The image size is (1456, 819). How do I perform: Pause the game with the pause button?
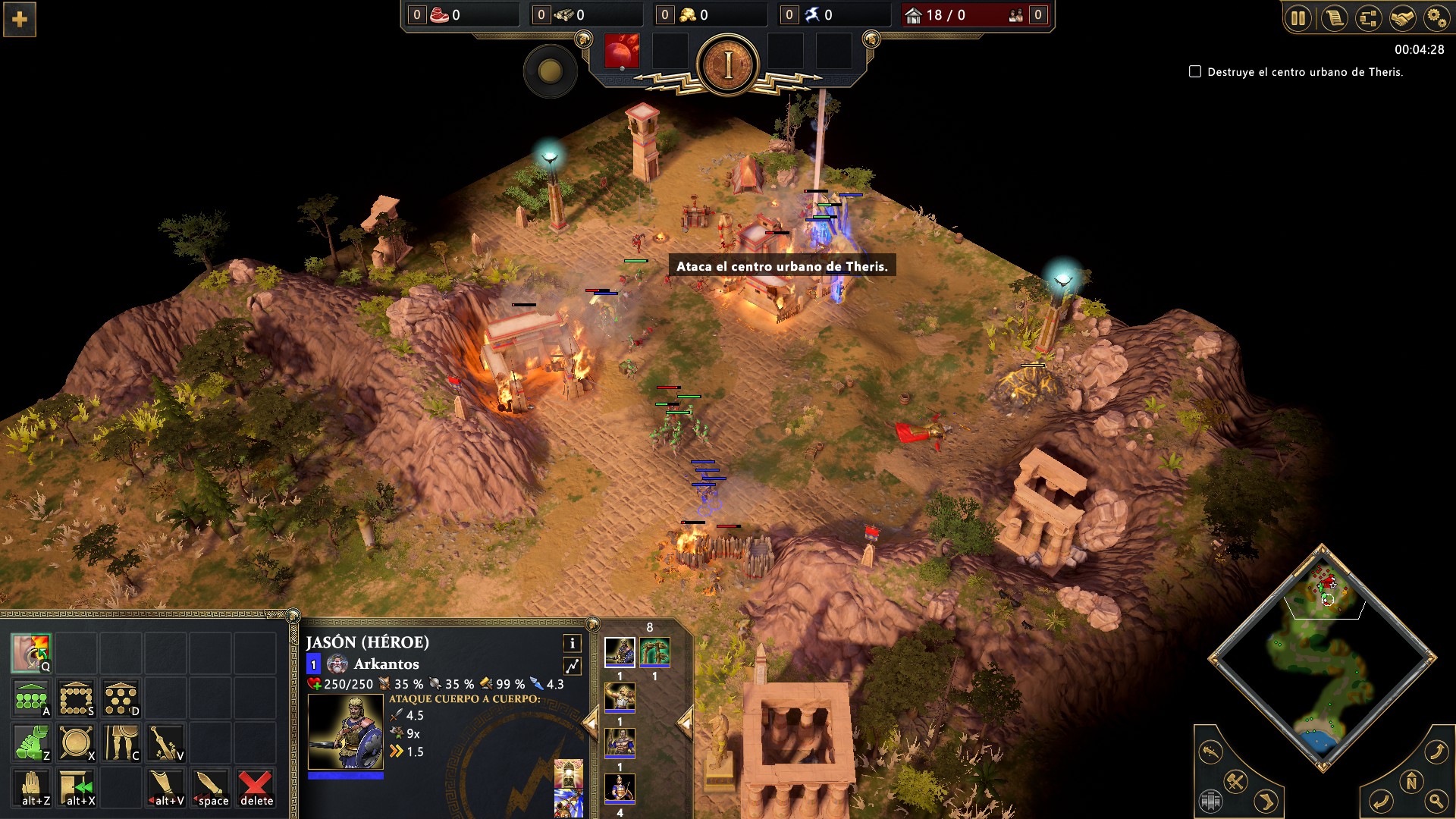coord(1298,18)
